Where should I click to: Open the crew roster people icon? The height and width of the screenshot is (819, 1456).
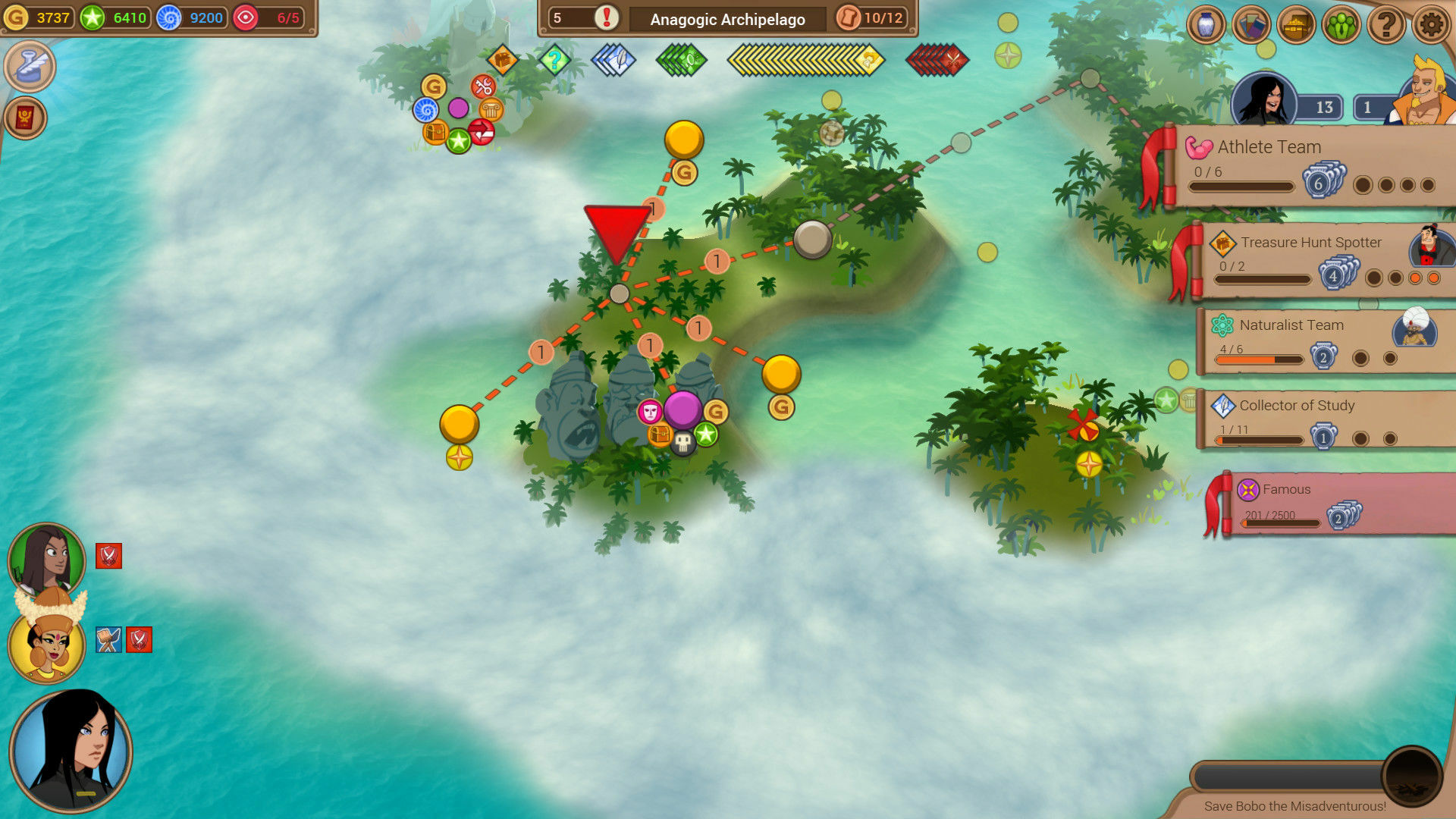tap(1341, 24)
